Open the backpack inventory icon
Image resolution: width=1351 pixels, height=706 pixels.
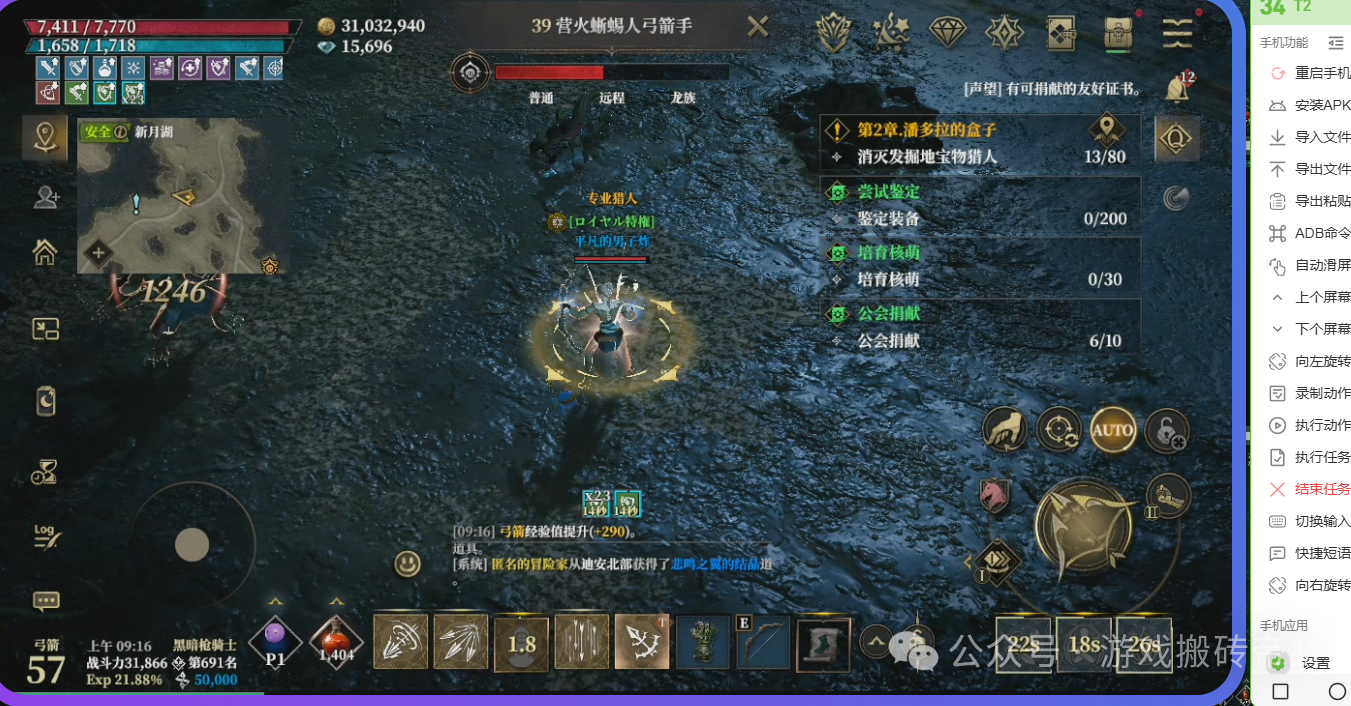[1119, 33]
